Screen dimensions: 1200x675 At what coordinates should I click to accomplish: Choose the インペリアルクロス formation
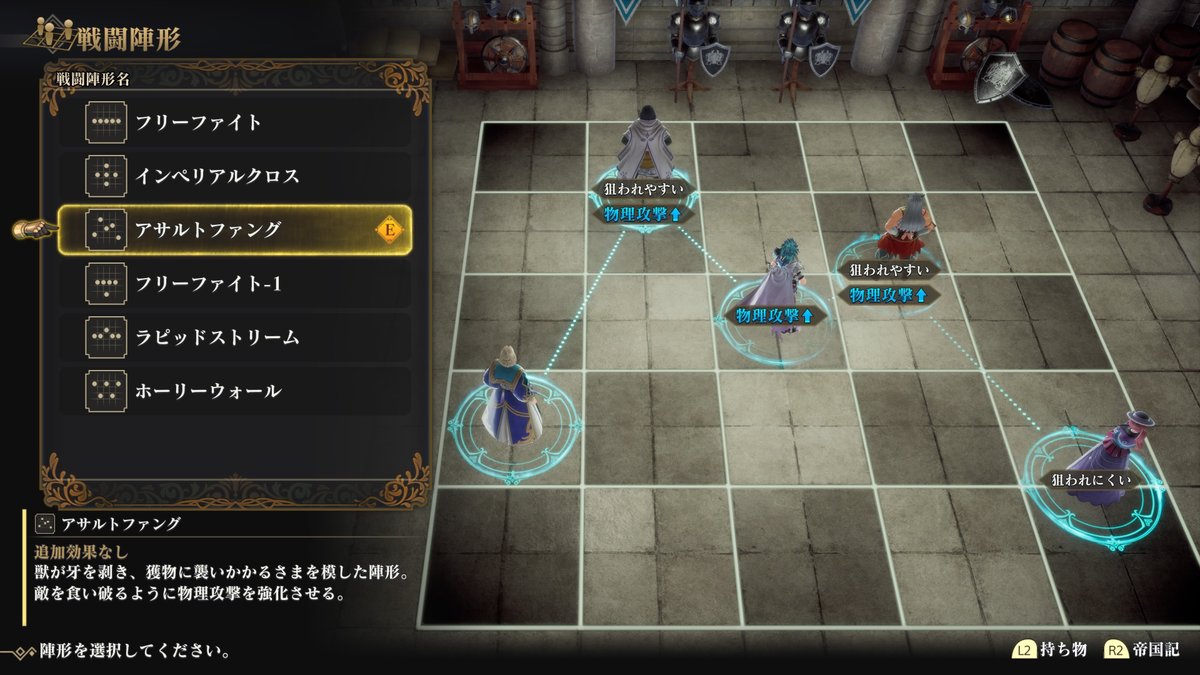point(234,177)
